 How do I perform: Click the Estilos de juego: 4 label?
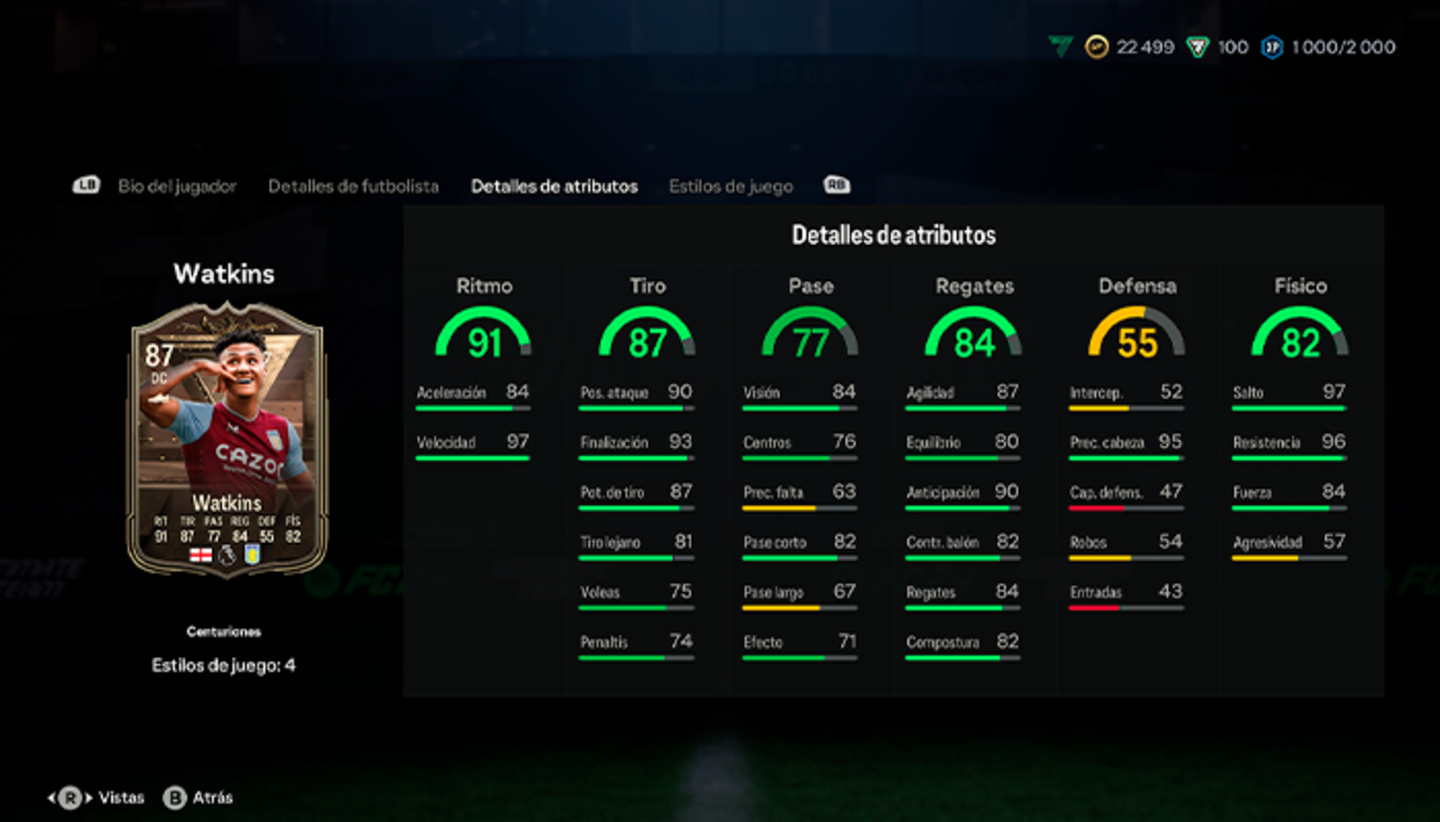[222, 663]
